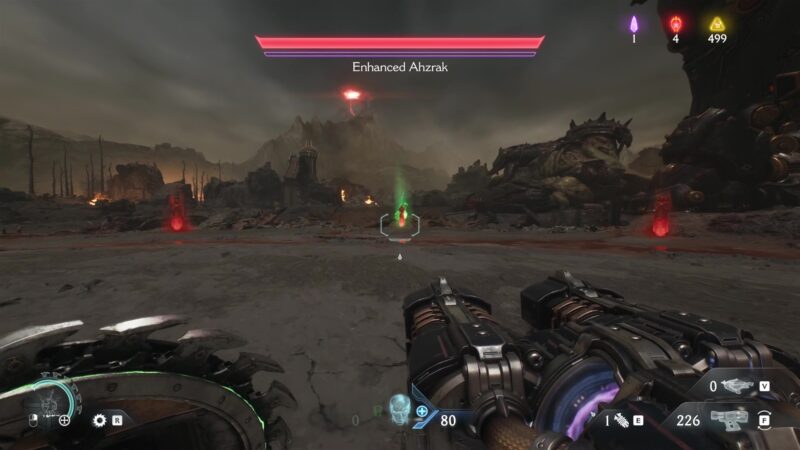Select the equipped weapon icon with 226 ammo
The image size is (800, 450).
(x=727, y=420)
